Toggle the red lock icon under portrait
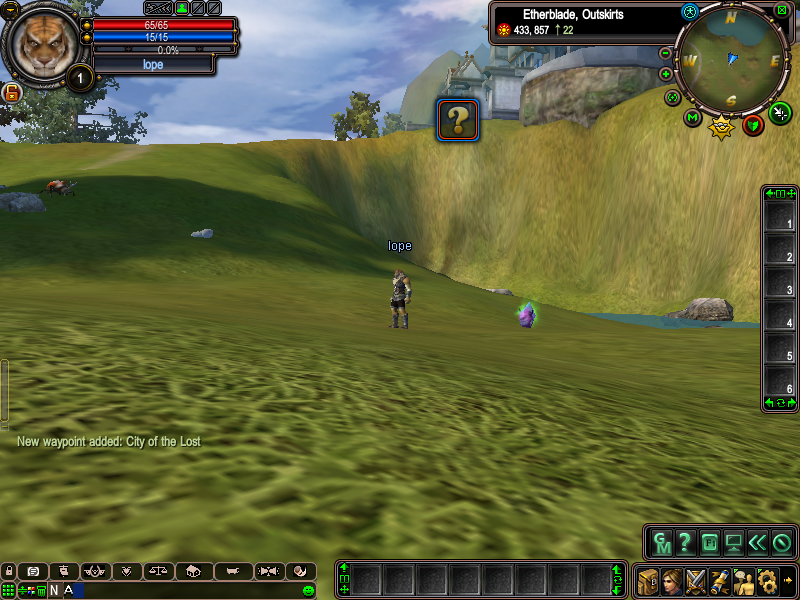Image resolution: width=800 pixels, height=600 pixels. tap(13, 93)
